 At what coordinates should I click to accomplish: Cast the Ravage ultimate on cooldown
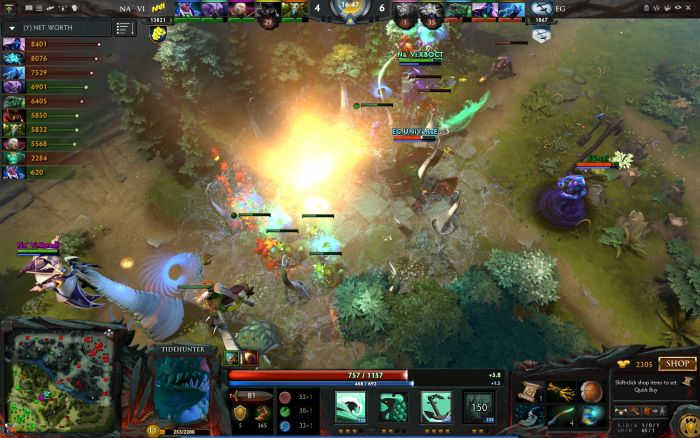click(x=479, y=405)
